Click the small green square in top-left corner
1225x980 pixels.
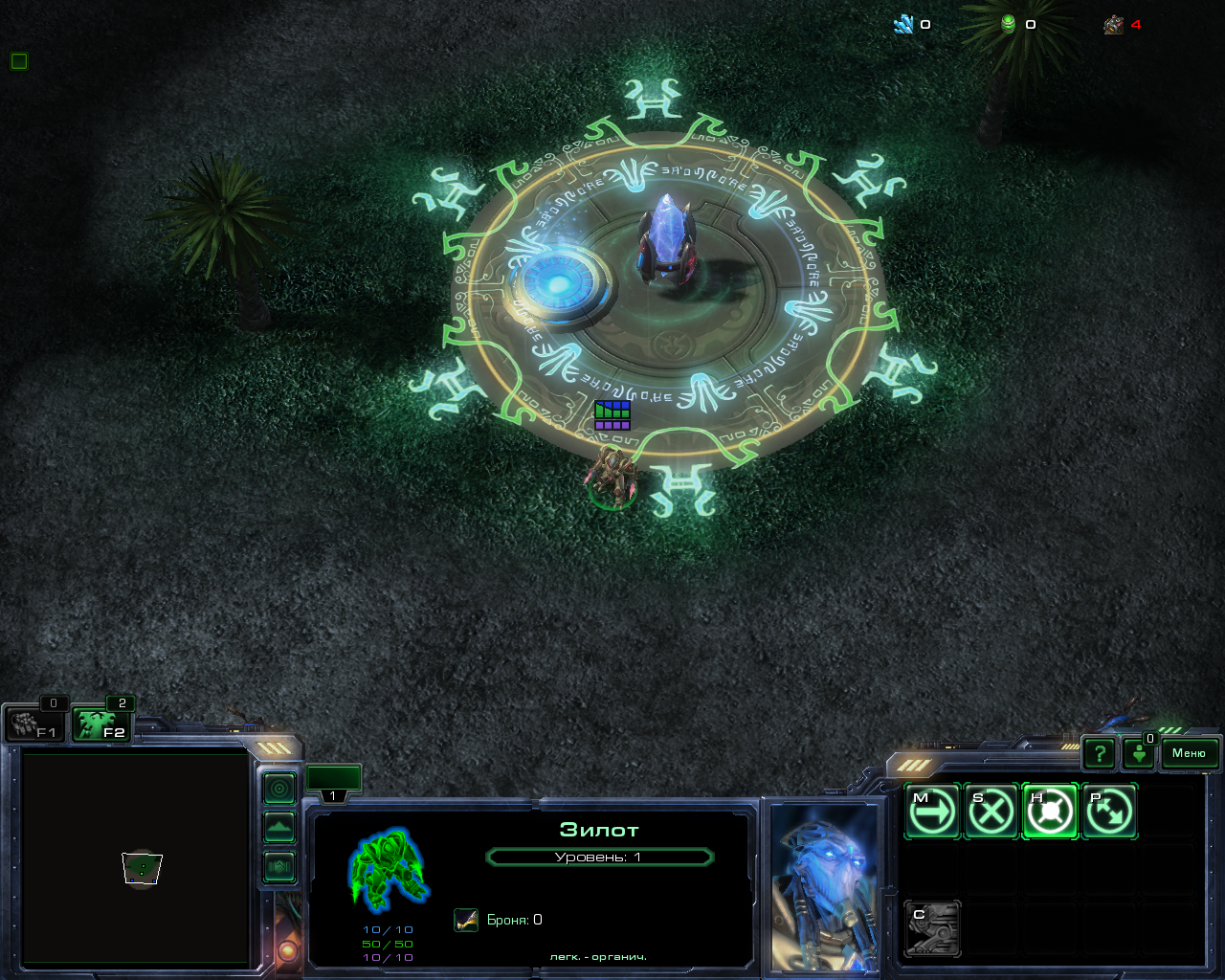pyautogui.click(x=18, y=61)
